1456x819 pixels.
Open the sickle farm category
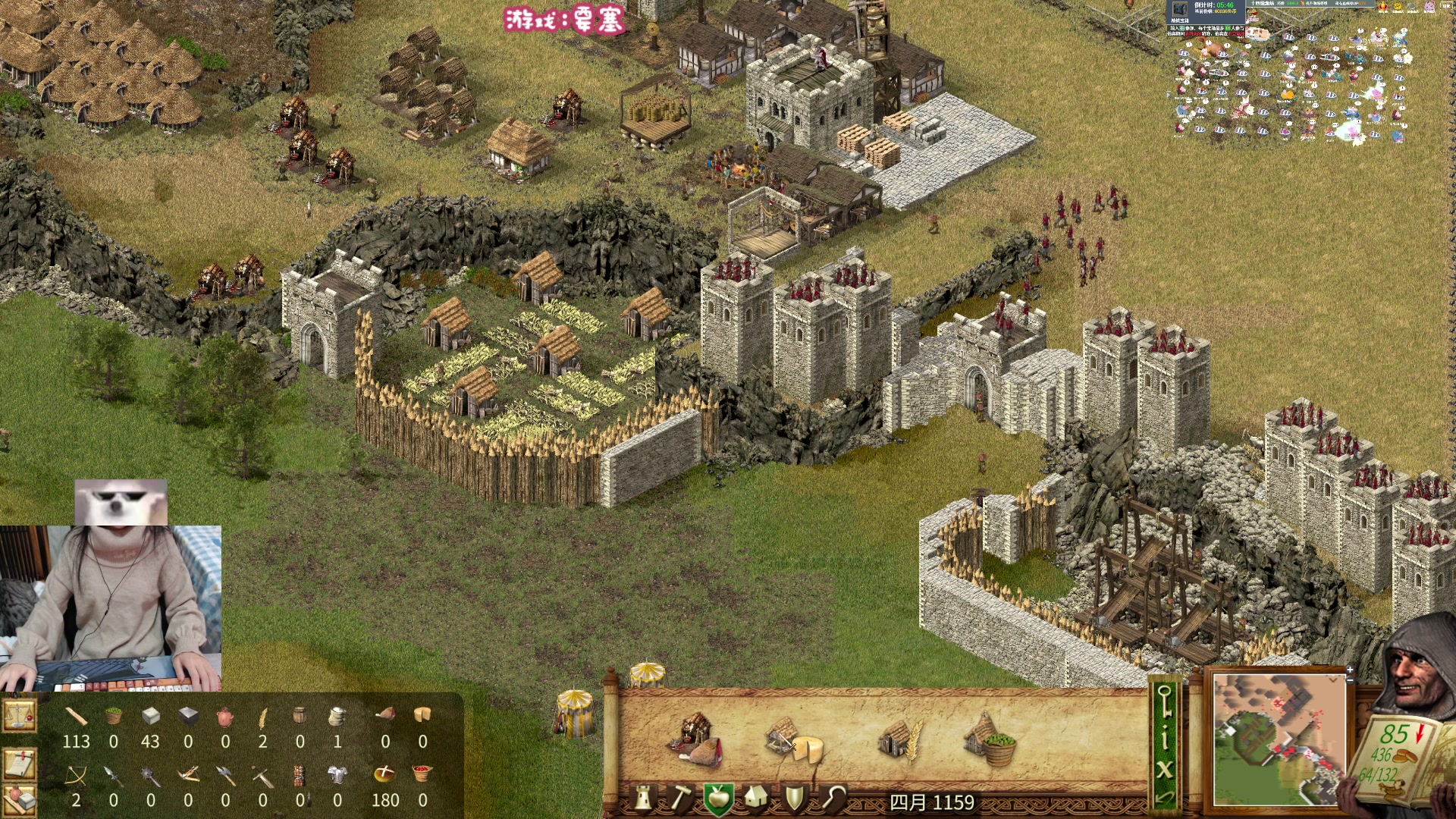click(833, 798)
